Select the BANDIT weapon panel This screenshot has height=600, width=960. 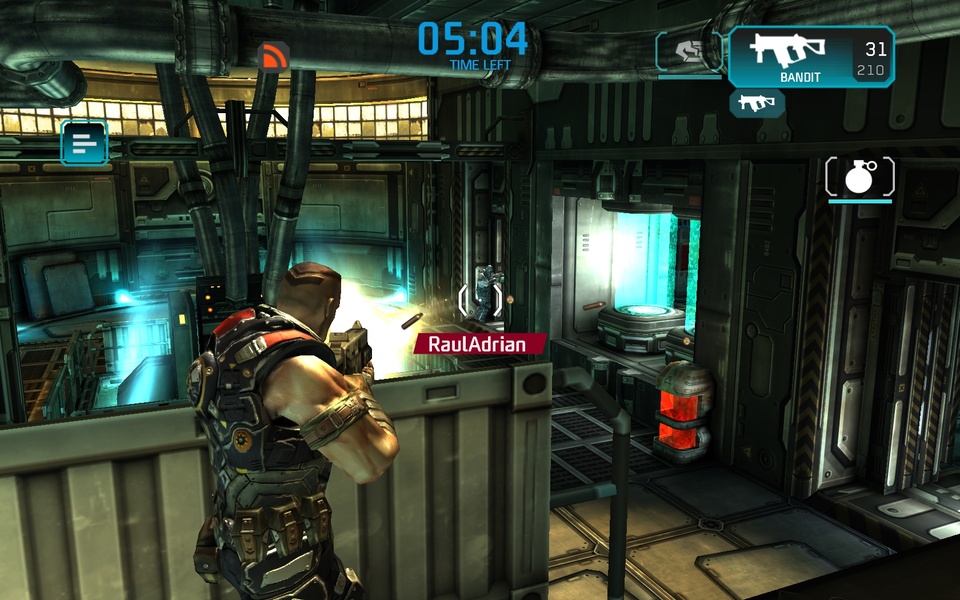coord(810,56)
